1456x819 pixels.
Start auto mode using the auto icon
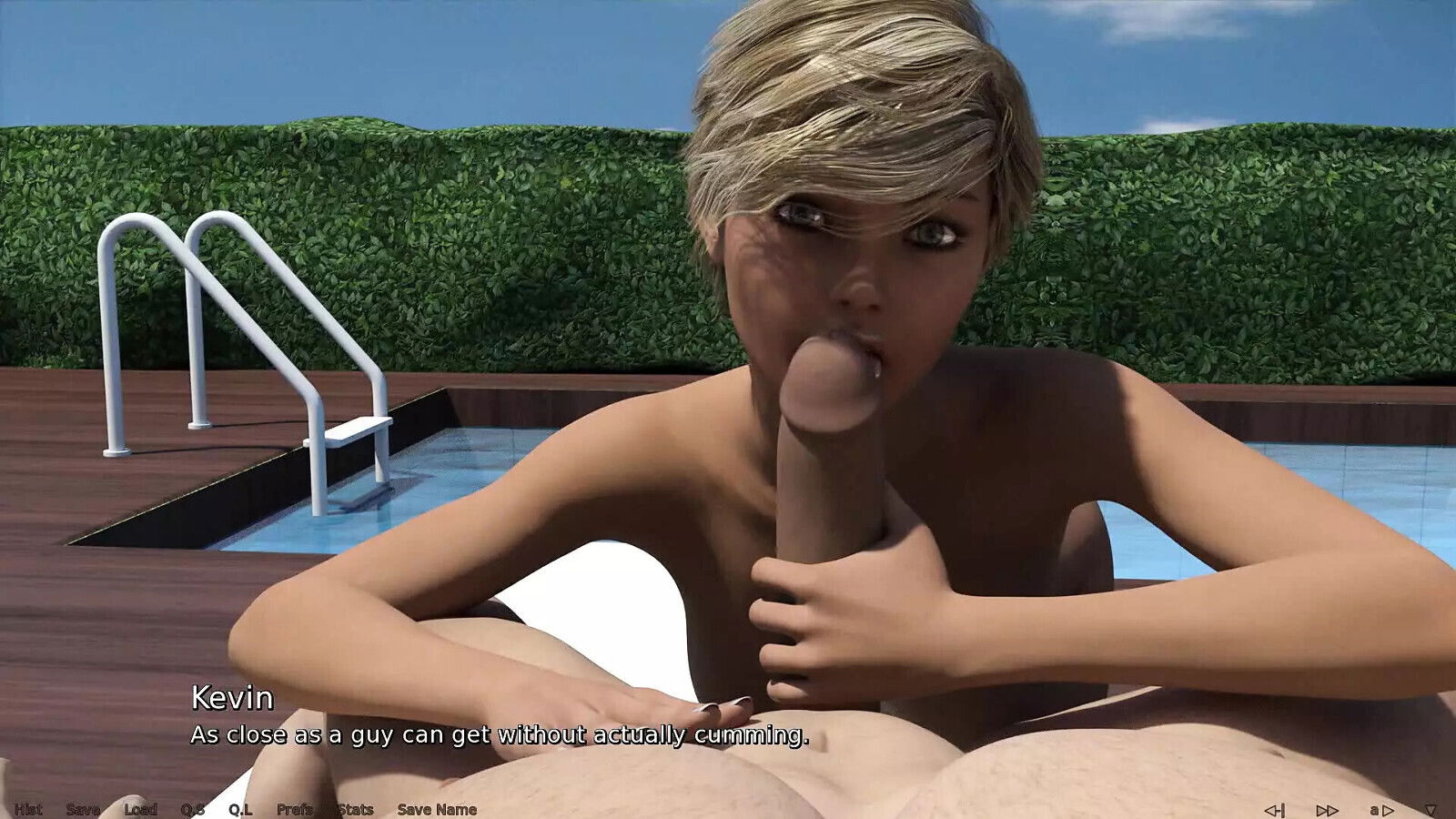coord(1381,809)
